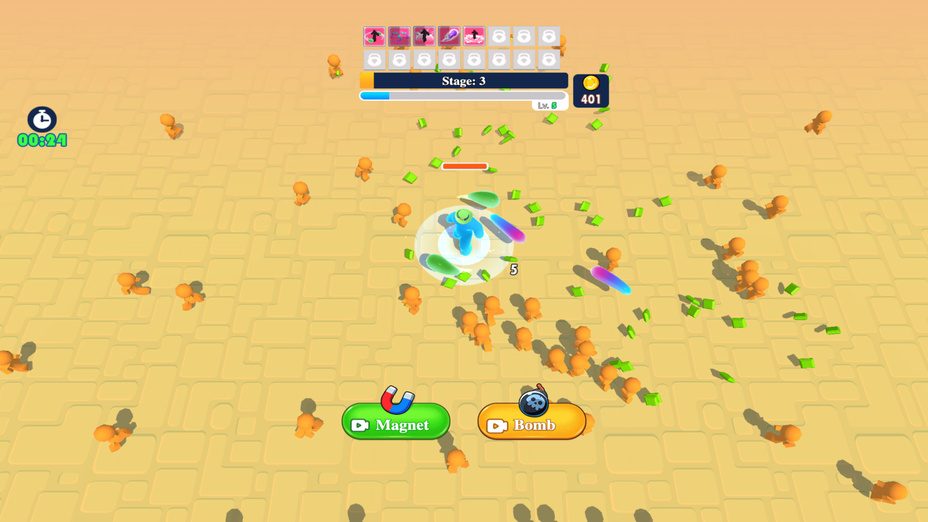Use the orange Bomb power-up button
This screenshot has height=522, width=928.
tap(531, 423)
